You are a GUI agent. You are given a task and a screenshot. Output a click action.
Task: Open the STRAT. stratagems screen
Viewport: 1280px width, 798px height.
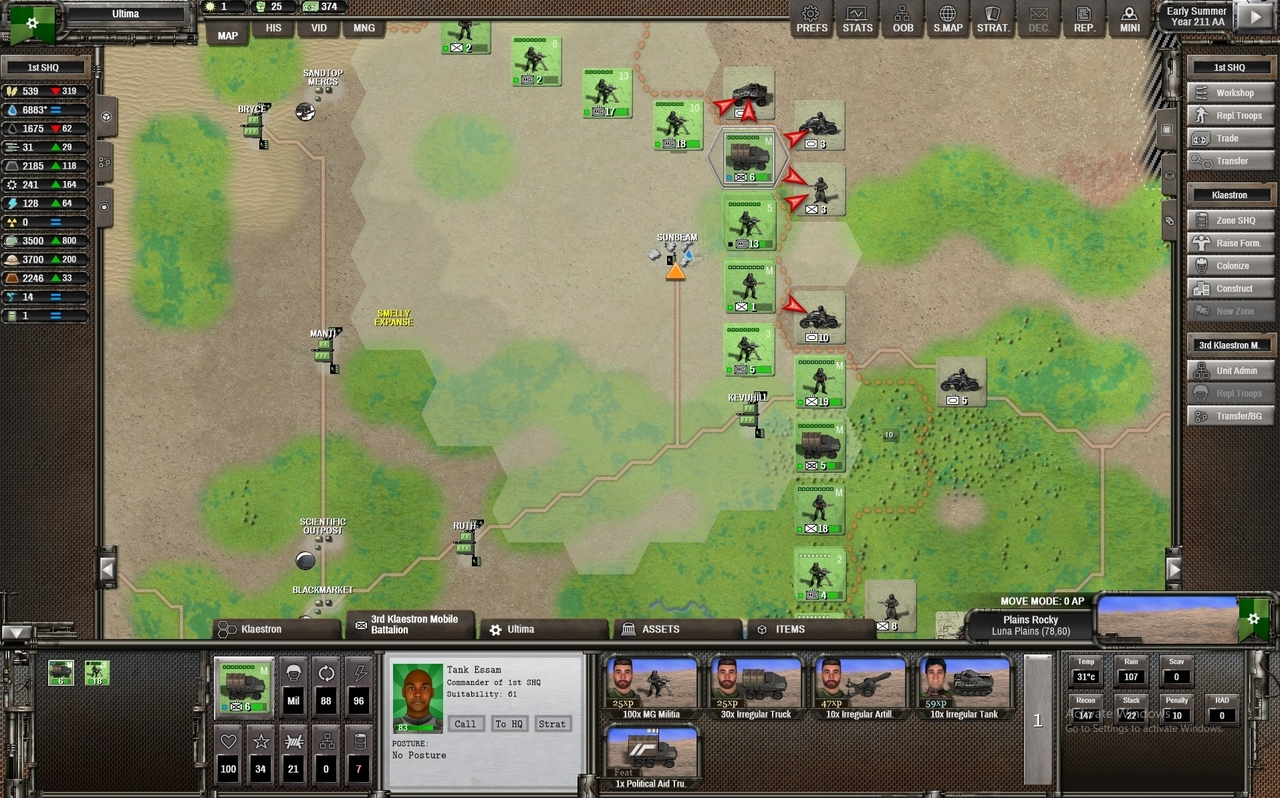pyautogui.click(x=993, y=19)
